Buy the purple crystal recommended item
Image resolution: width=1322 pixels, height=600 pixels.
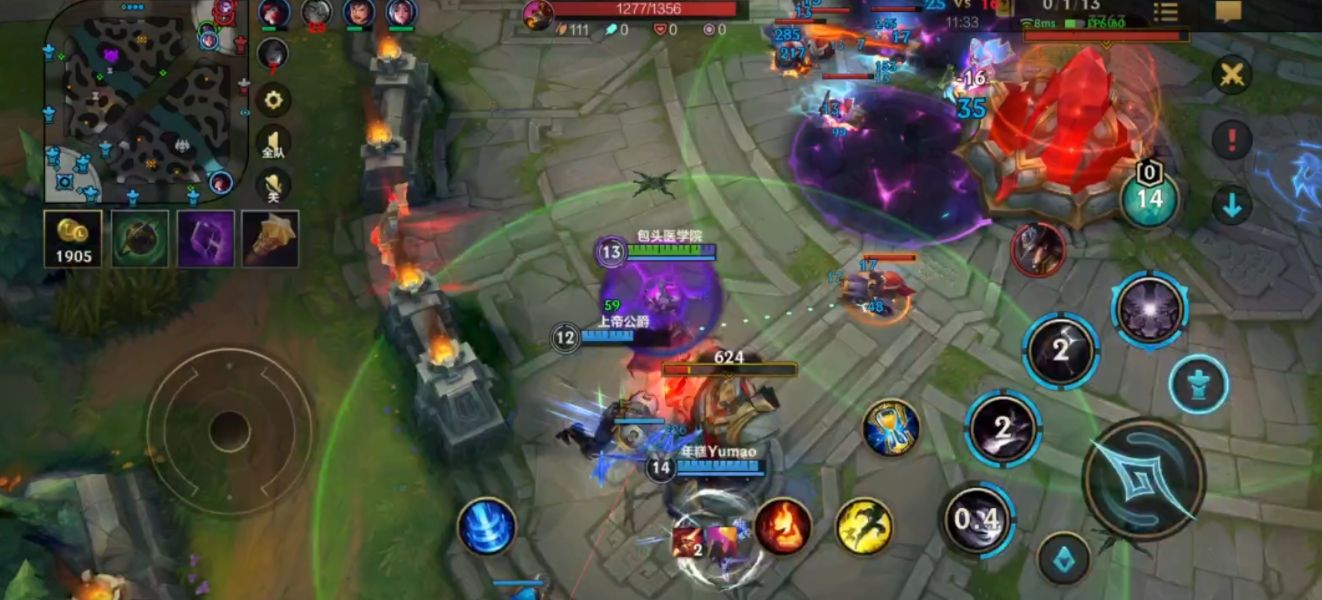pyautogui.click(x=206, y=239)
